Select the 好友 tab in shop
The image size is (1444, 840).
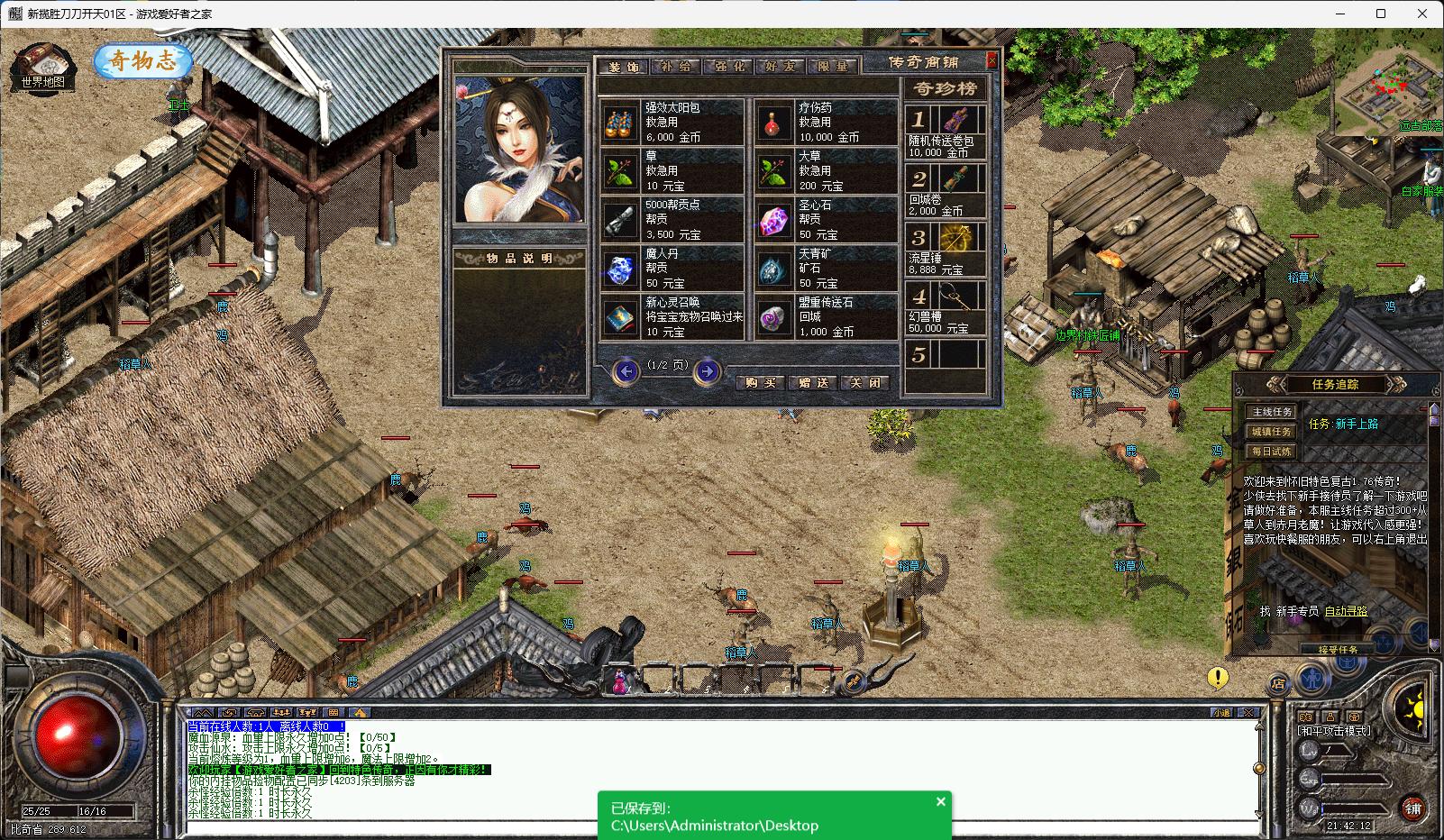(780, 67)
